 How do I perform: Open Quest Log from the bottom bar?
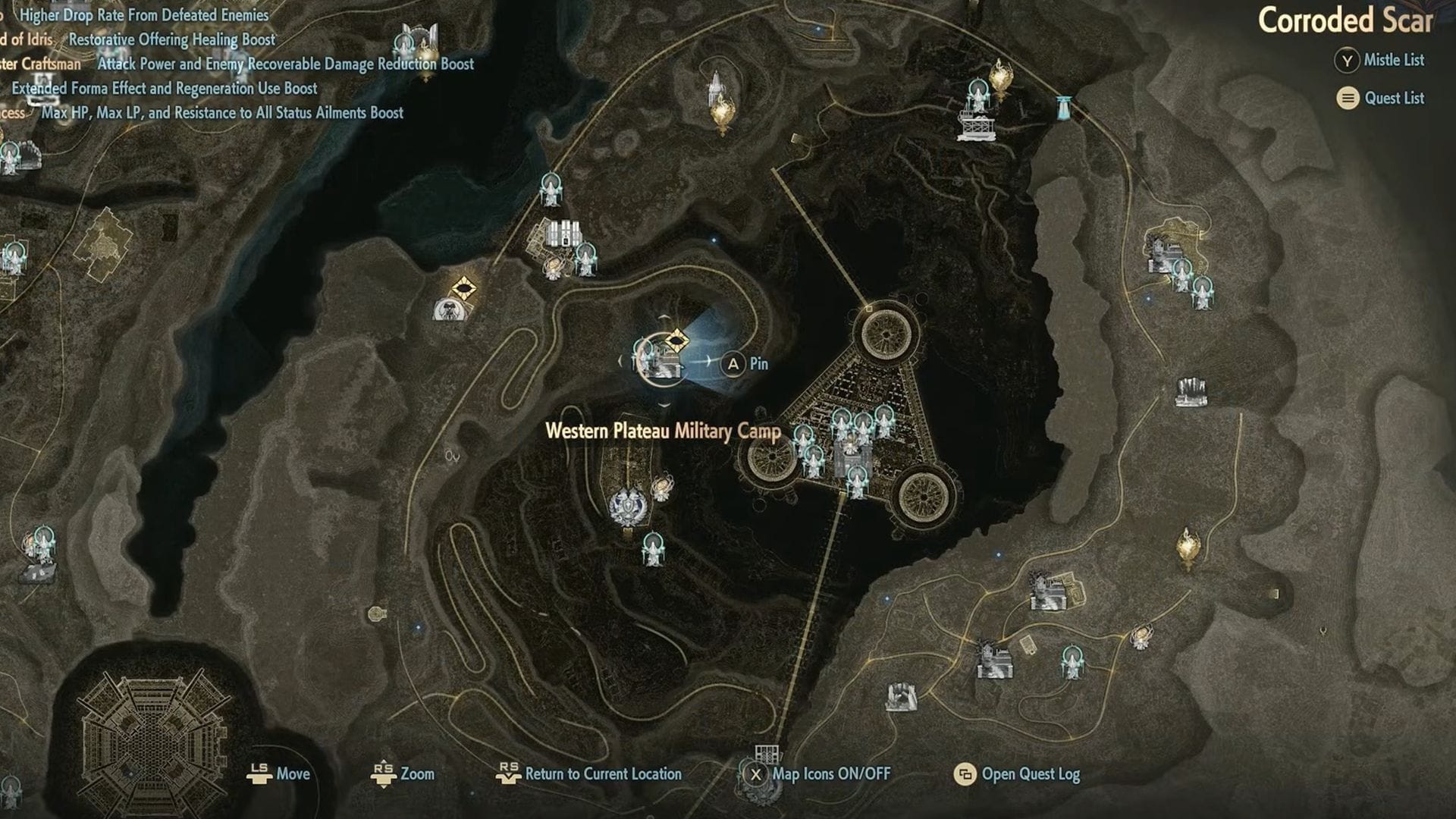pyautogui.click(x=1017, y=774)
